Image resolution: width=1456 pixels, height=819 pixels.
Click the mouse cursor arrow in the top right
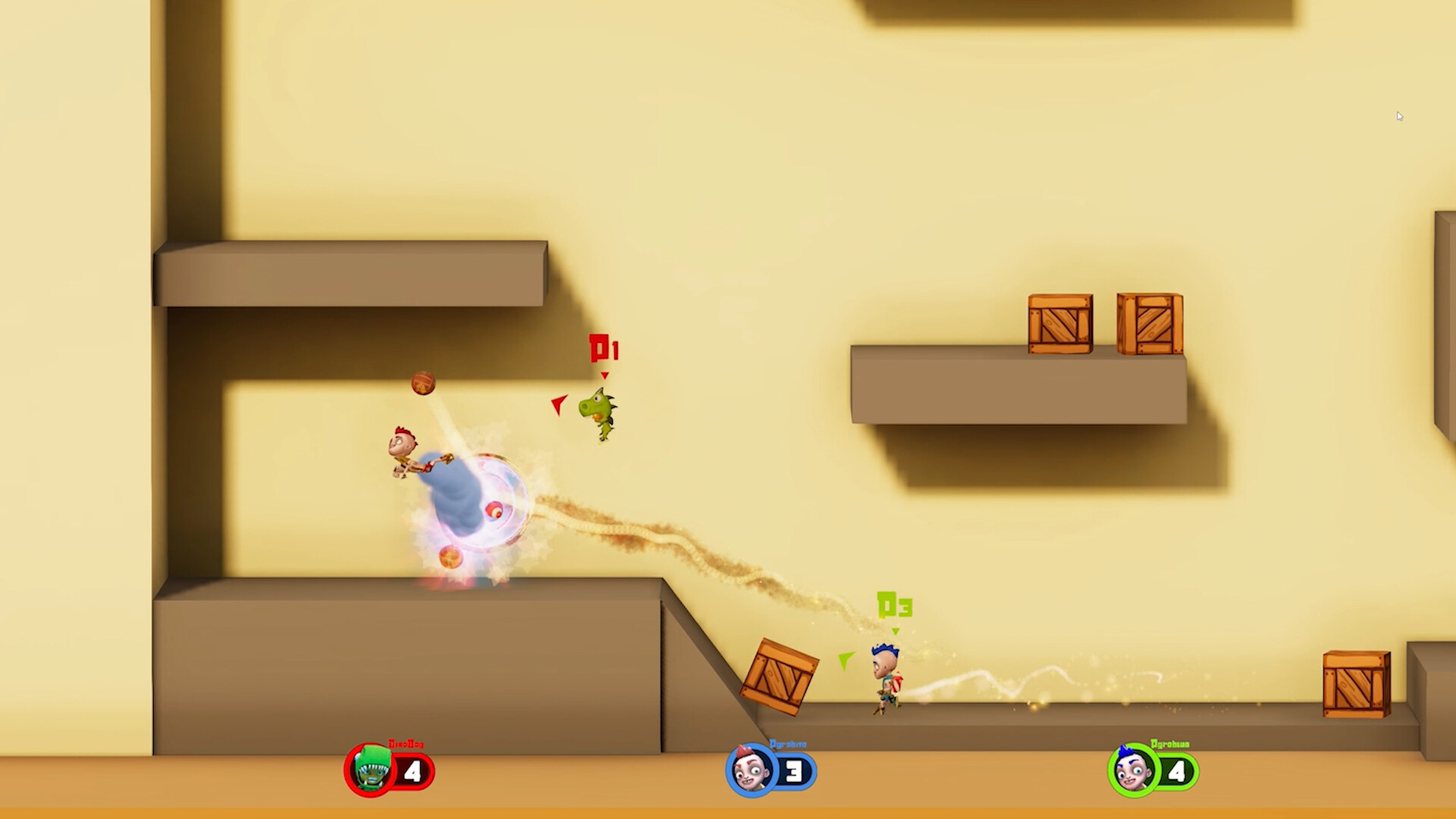(x=1399, y=115)
